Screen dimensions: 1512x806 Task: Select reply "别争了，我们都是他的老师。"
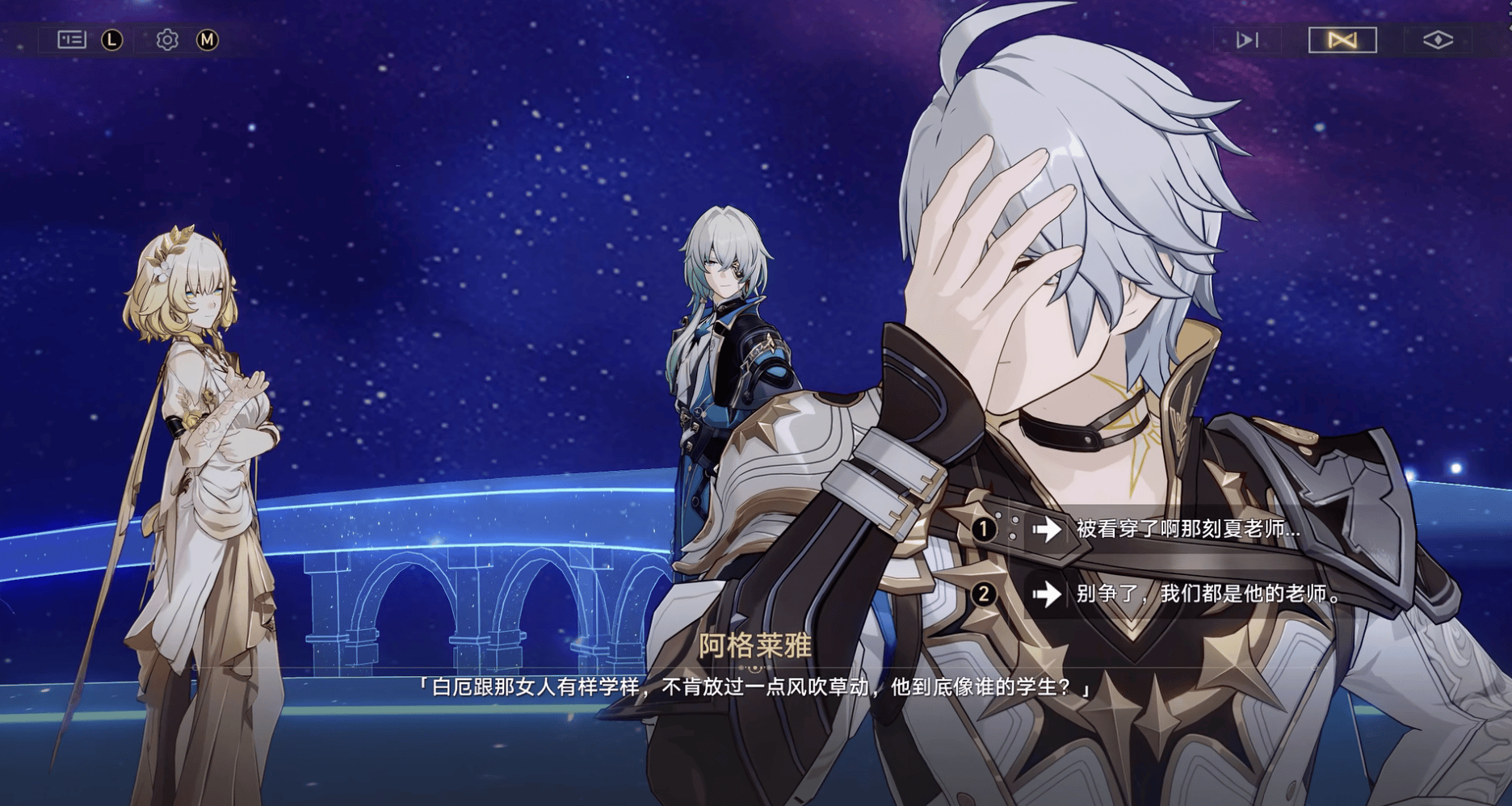click(x=1207, y=594)
